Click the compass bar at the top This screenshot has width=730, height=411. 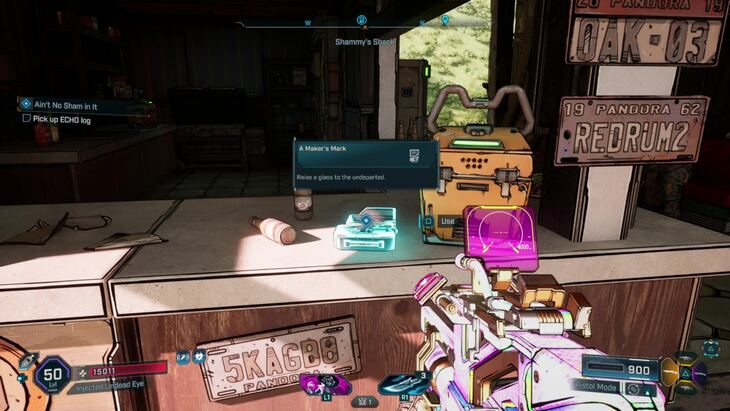[x=360, y=21]
